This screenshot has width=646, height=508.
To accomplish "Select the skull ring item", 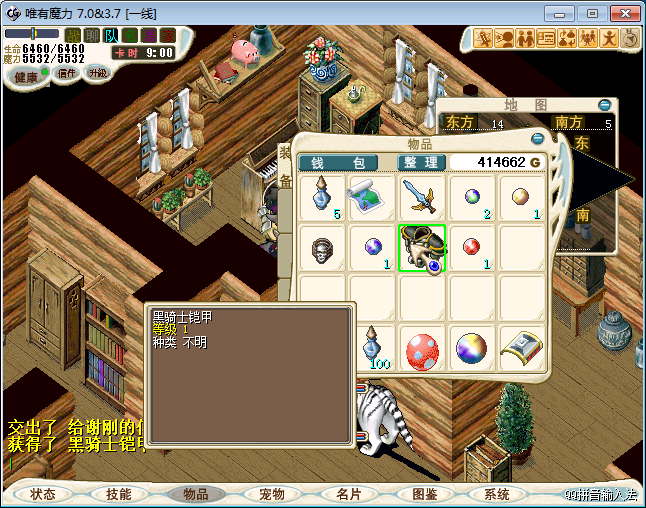I will pos(321,248).
